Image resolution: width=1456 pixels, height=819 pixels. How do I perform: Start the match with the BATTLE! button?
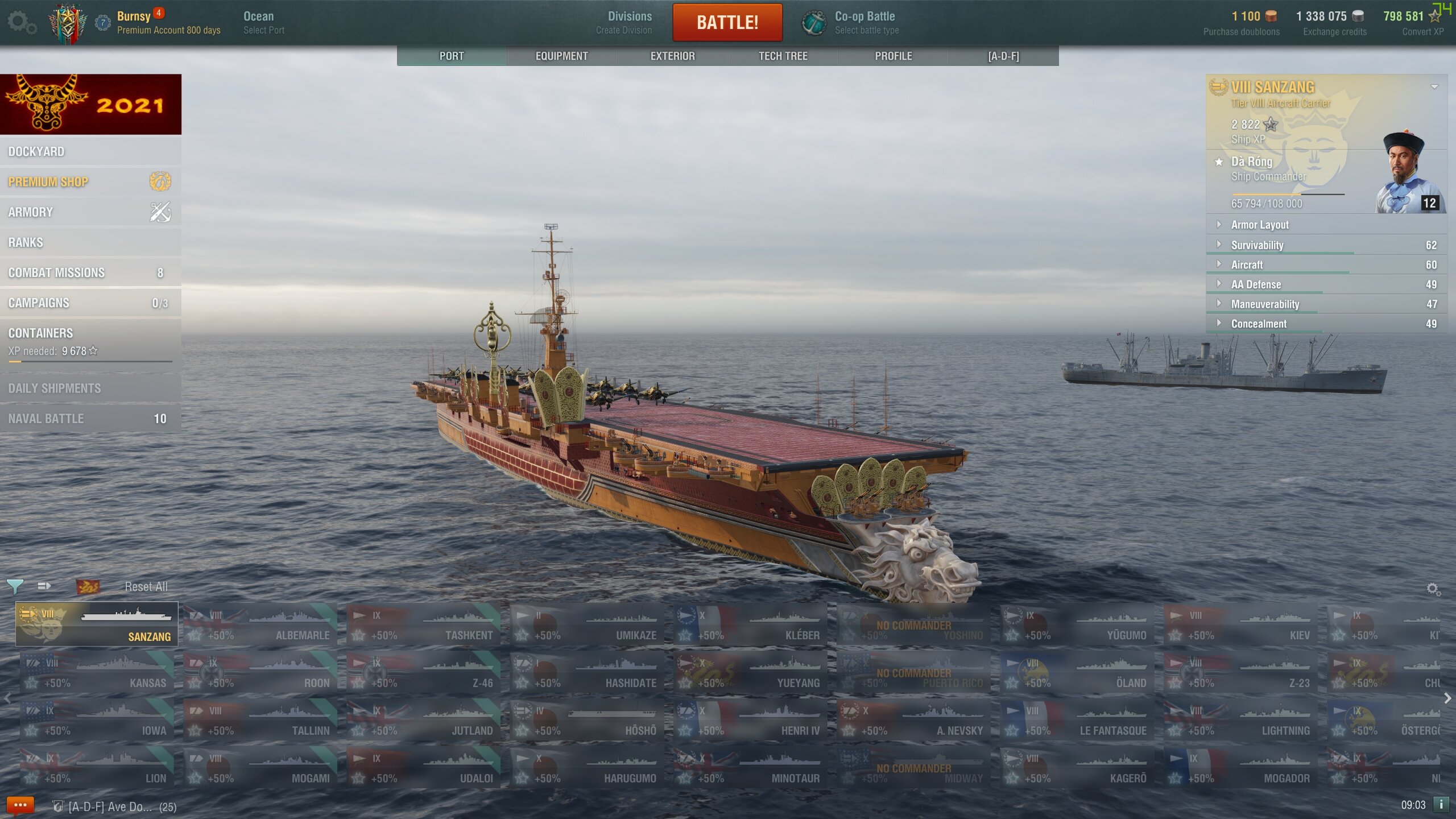[727, 23]
